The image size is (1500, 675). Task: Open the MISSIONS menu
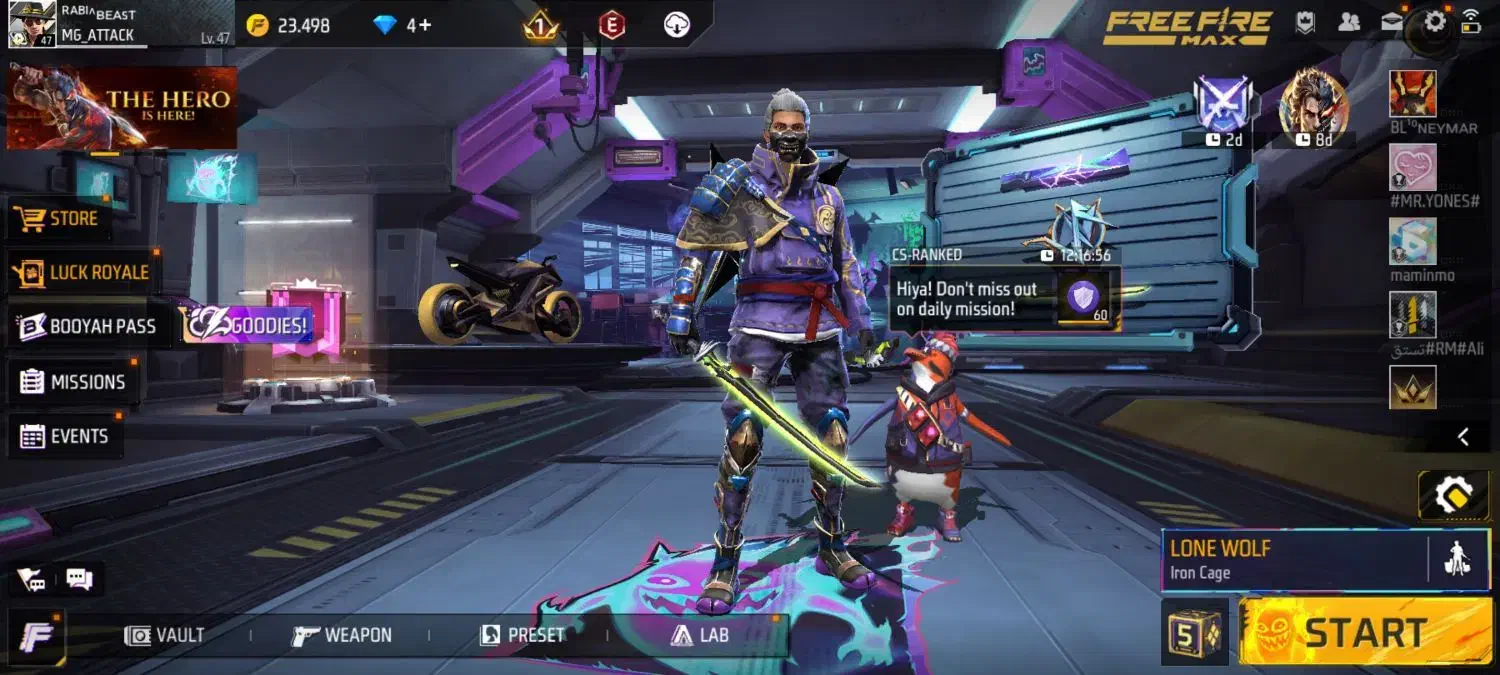(x=73, y=382)
